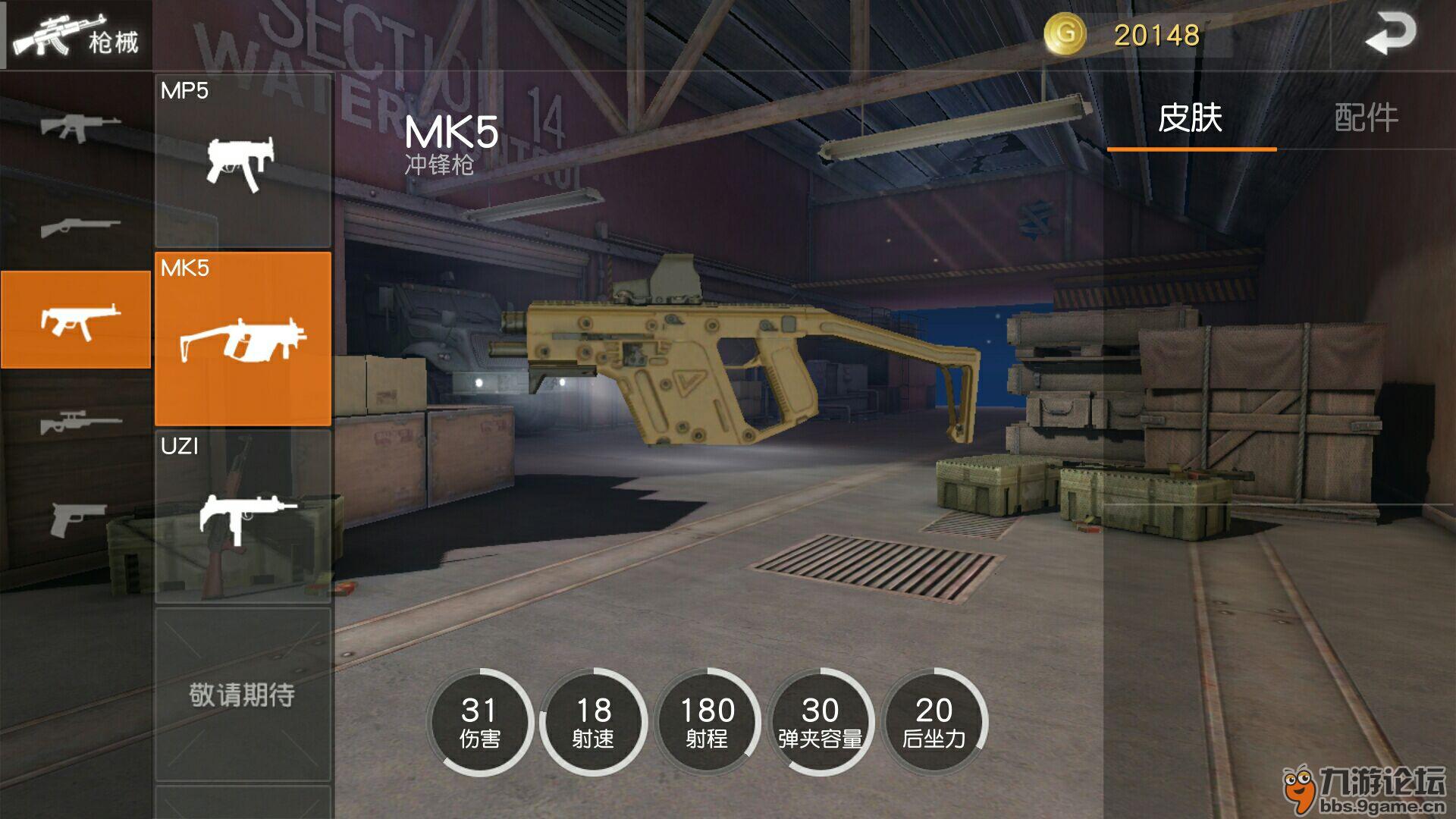Screen dimensions: 1456x819
Task: Go back with the return arrow
Action: click(1391, 35)
